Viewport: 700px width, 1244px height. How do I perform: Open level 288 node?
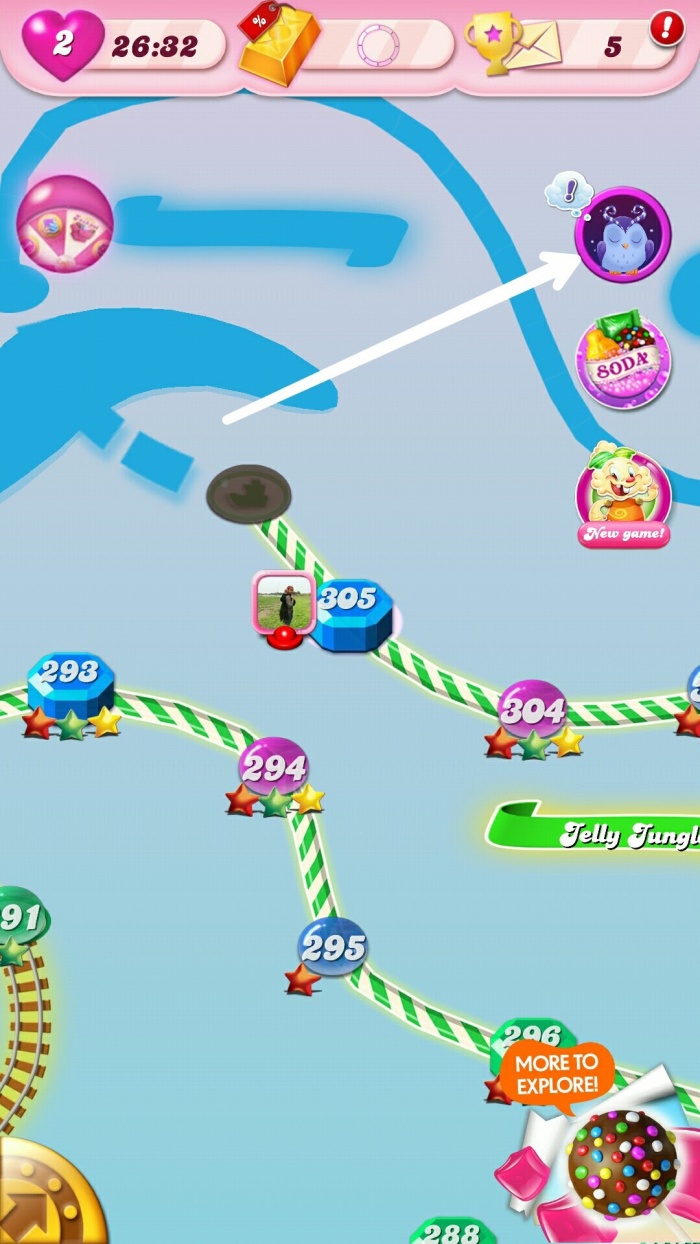(x=453, y=1230)
